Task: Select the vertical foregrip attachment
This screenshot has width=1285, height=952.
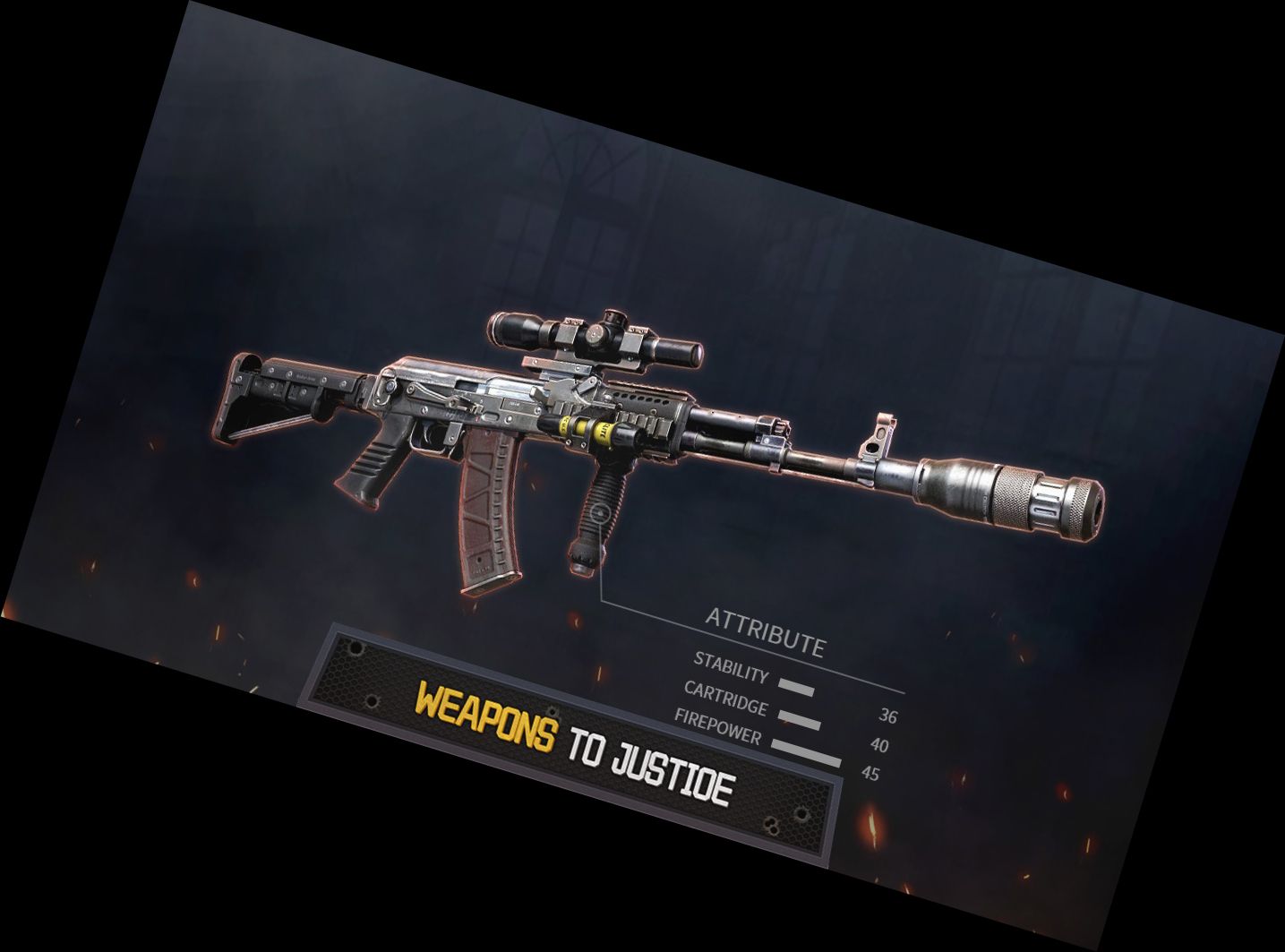Action: 600,502
